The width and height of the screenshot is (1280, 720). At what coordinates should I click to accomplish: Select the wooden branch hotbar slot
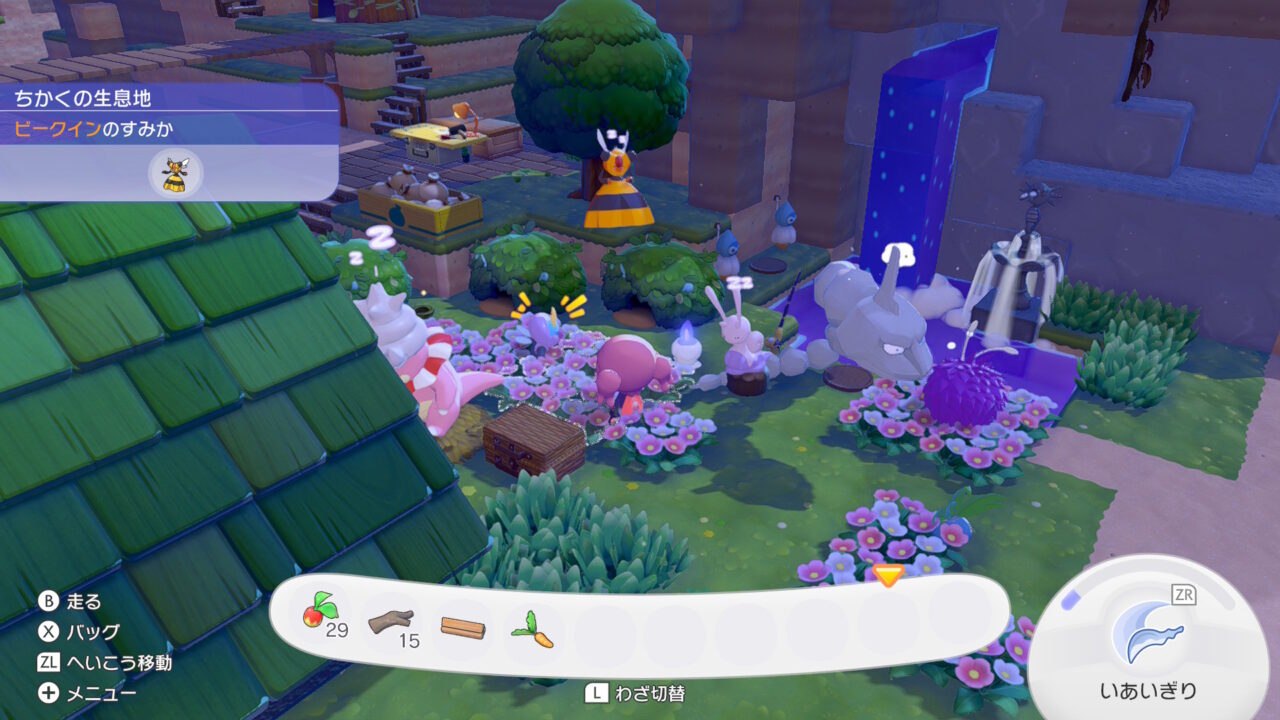(390, 624)
